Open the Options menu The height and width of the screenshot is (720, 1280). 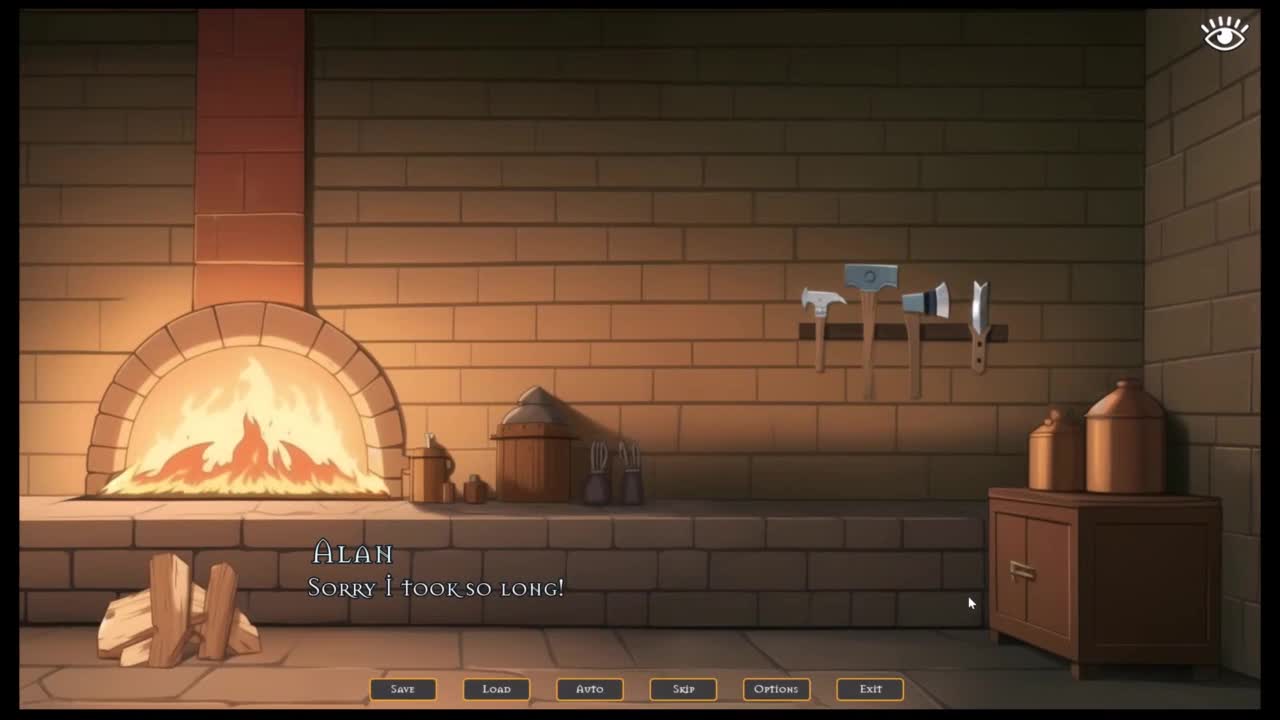pos(776,689)
